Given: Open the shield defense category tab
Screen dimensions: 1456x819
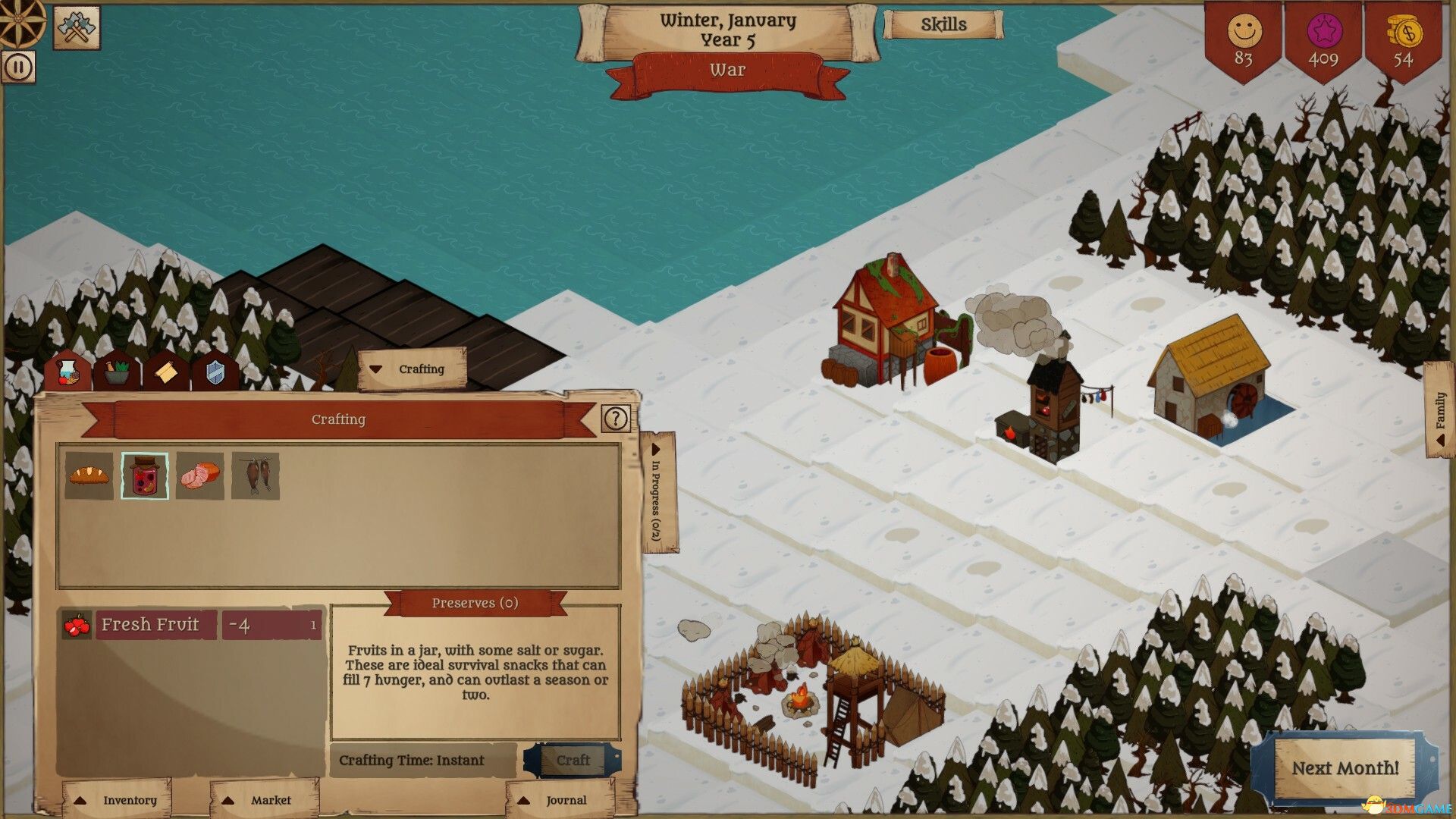Looking at the screenshot, I should point(215,371).
